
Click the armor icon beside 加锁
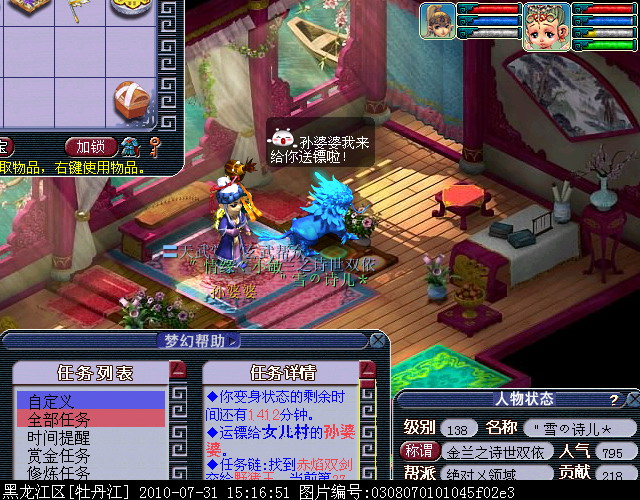point(131,147)
